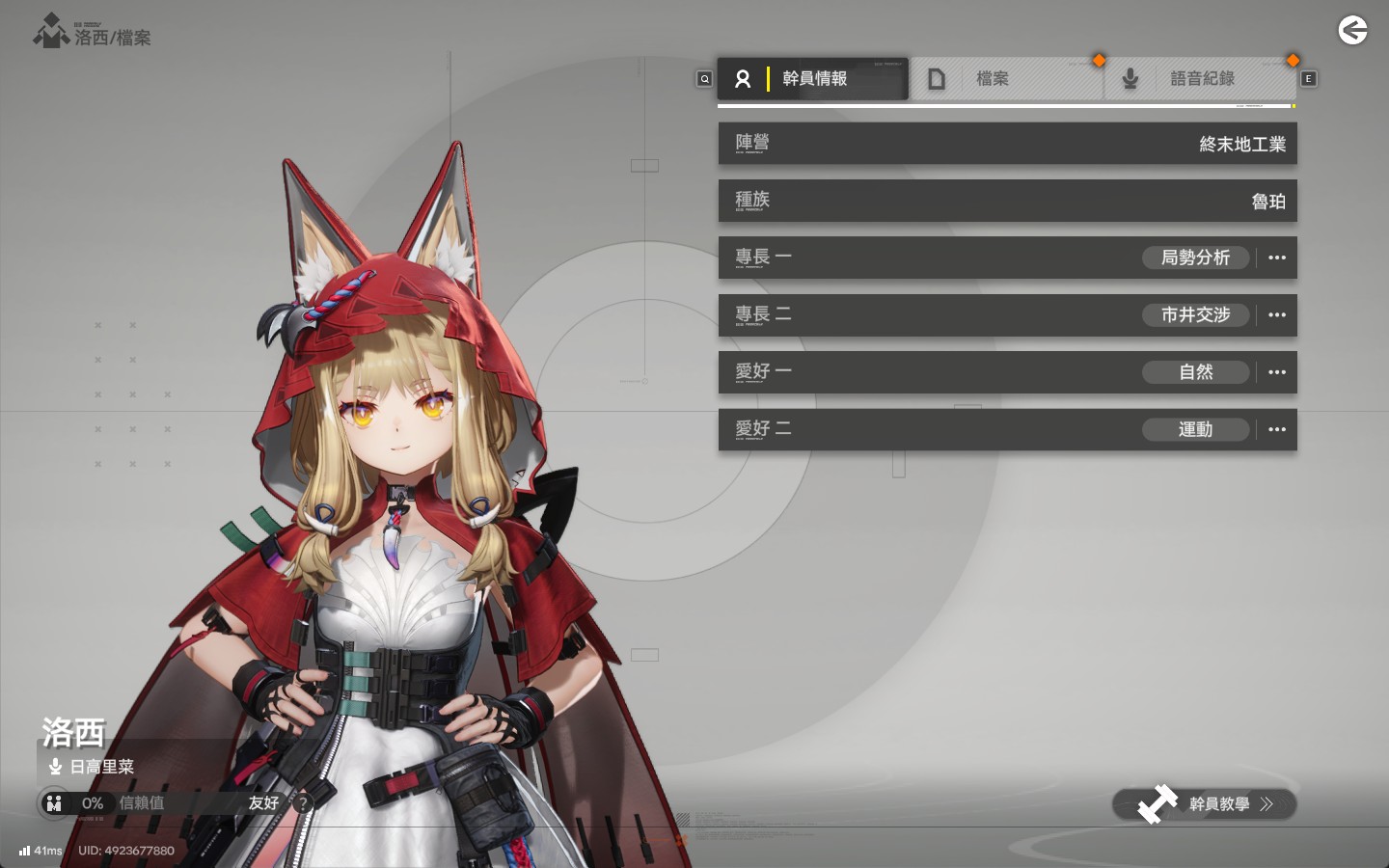Go back using the arrow button
The width and height of the screenshot is (1389, 868).
coord(1352,31)
